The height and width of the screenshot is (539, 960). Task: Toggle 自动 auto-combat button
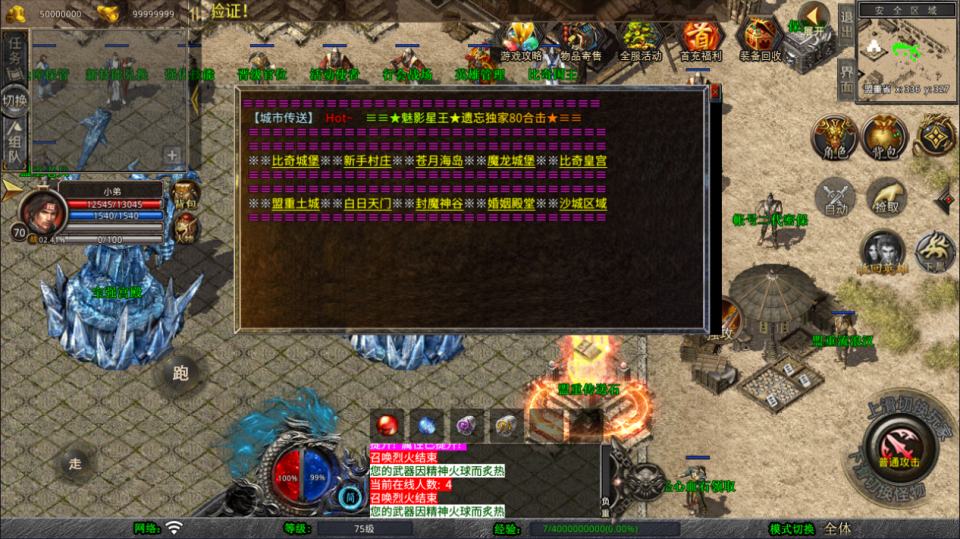click(836, 198)
